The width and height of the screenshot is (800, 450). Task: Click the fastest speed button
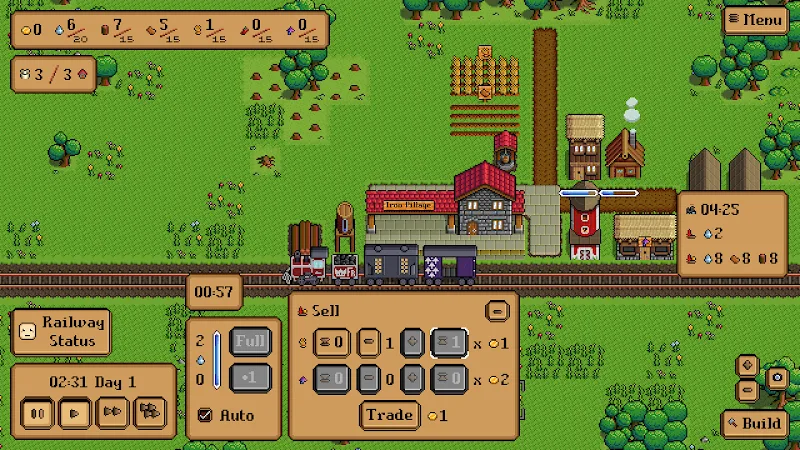(149, 412)
